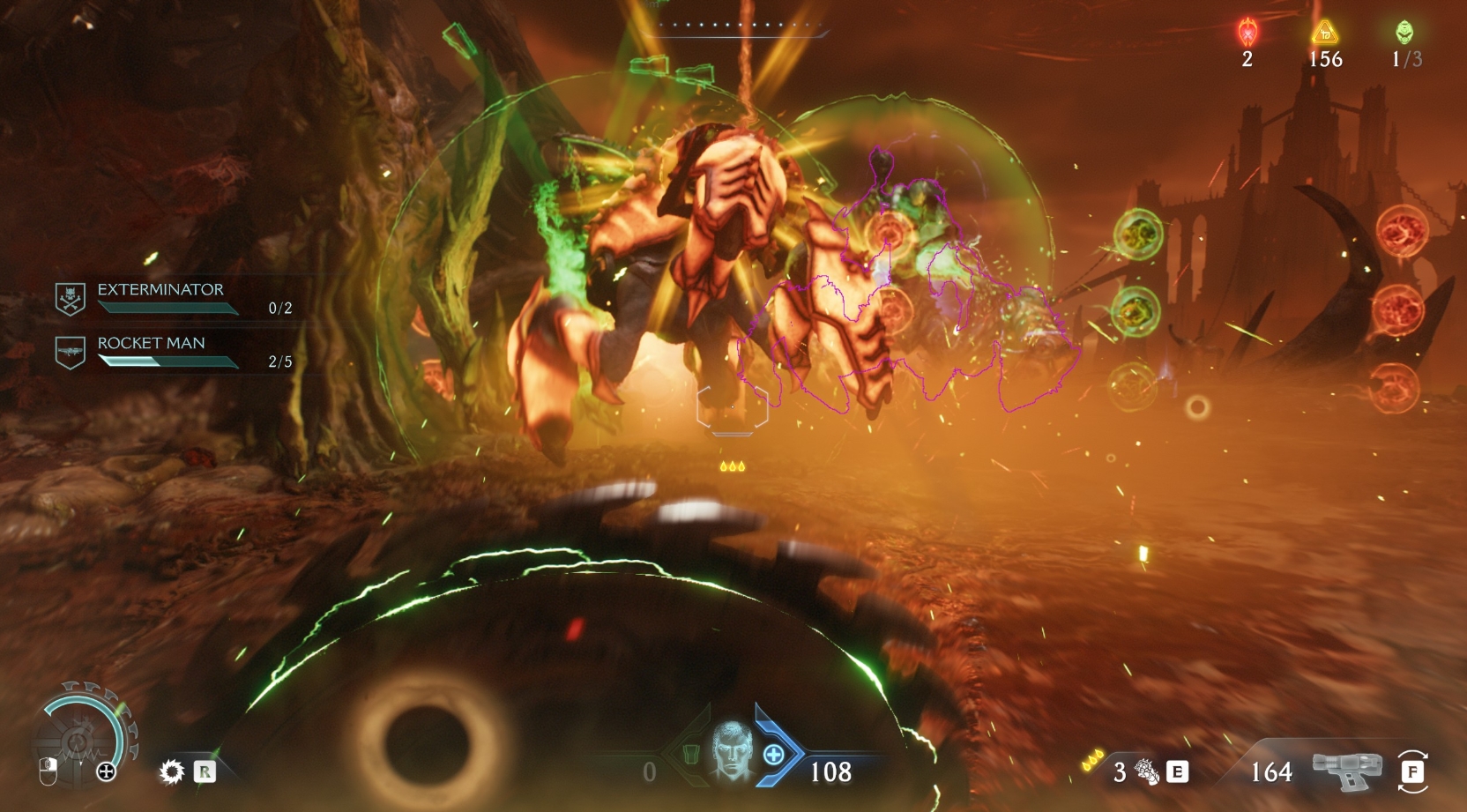Toggle the F weapon-swap prompt at bottom right
The width and height of the screenshot is (1467, 812).
pyautogui.click(x=1413, y=771)
